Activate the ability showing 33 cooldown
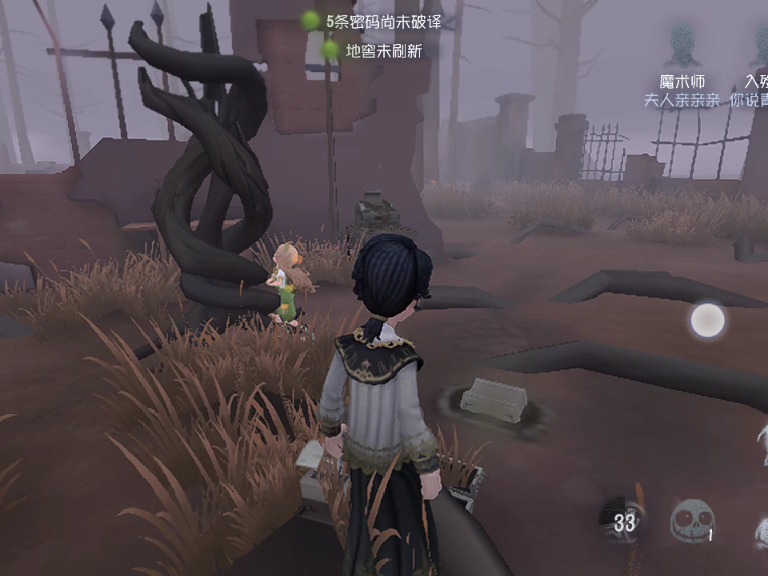The image size is (768, 576). tap(625, 518)
